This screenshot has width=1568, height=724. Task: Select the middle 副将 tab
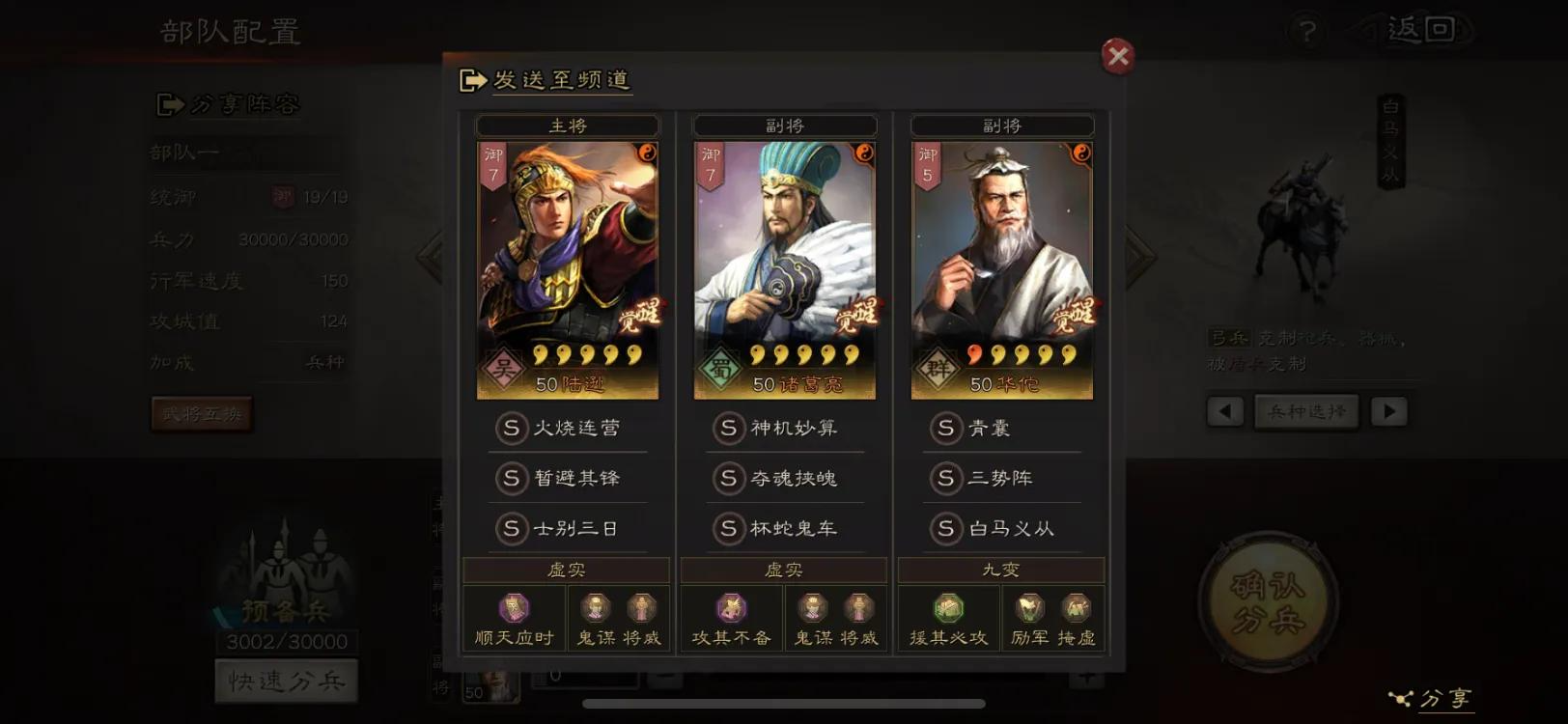[784, 125]
